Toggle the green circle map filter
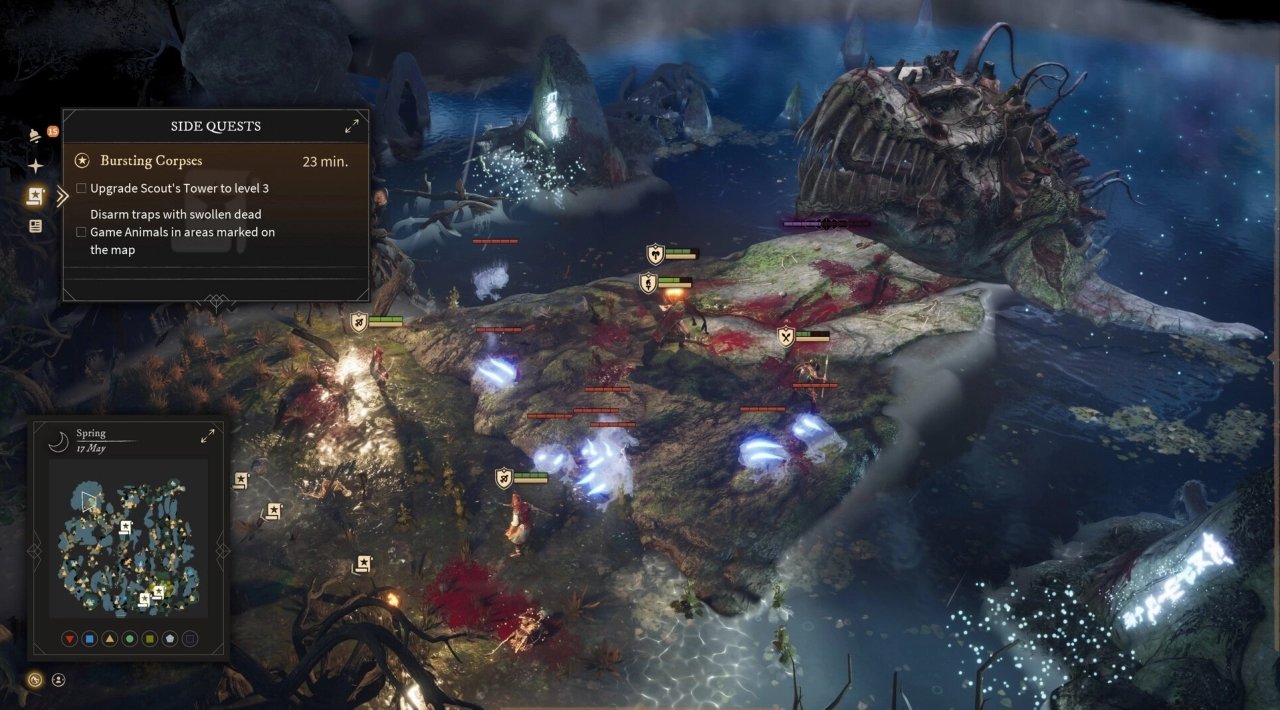 (129, 638)
